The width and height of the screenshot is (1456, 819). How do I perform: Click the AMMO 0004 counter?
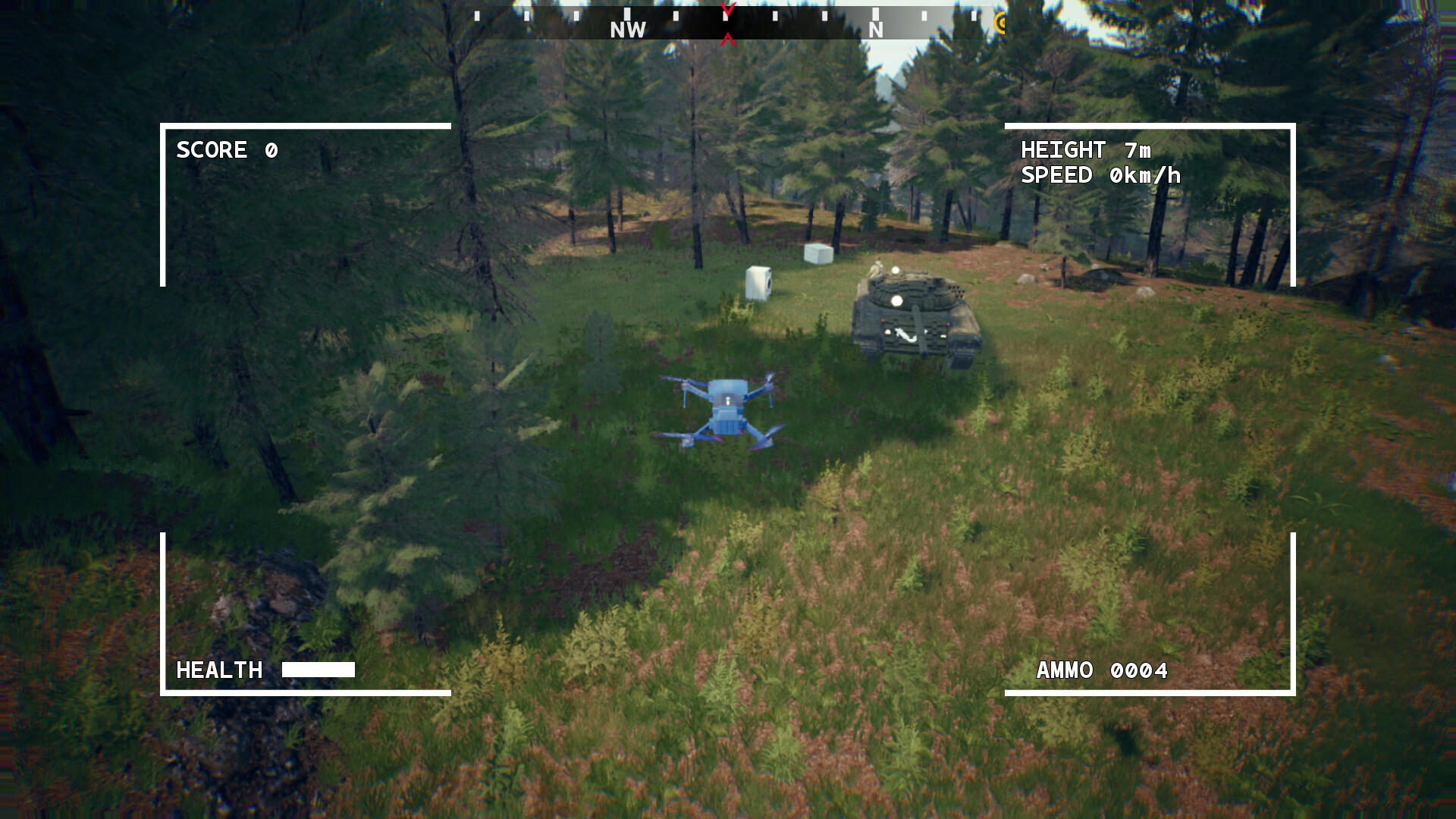pyautogui.click(x=1102, y=670)
